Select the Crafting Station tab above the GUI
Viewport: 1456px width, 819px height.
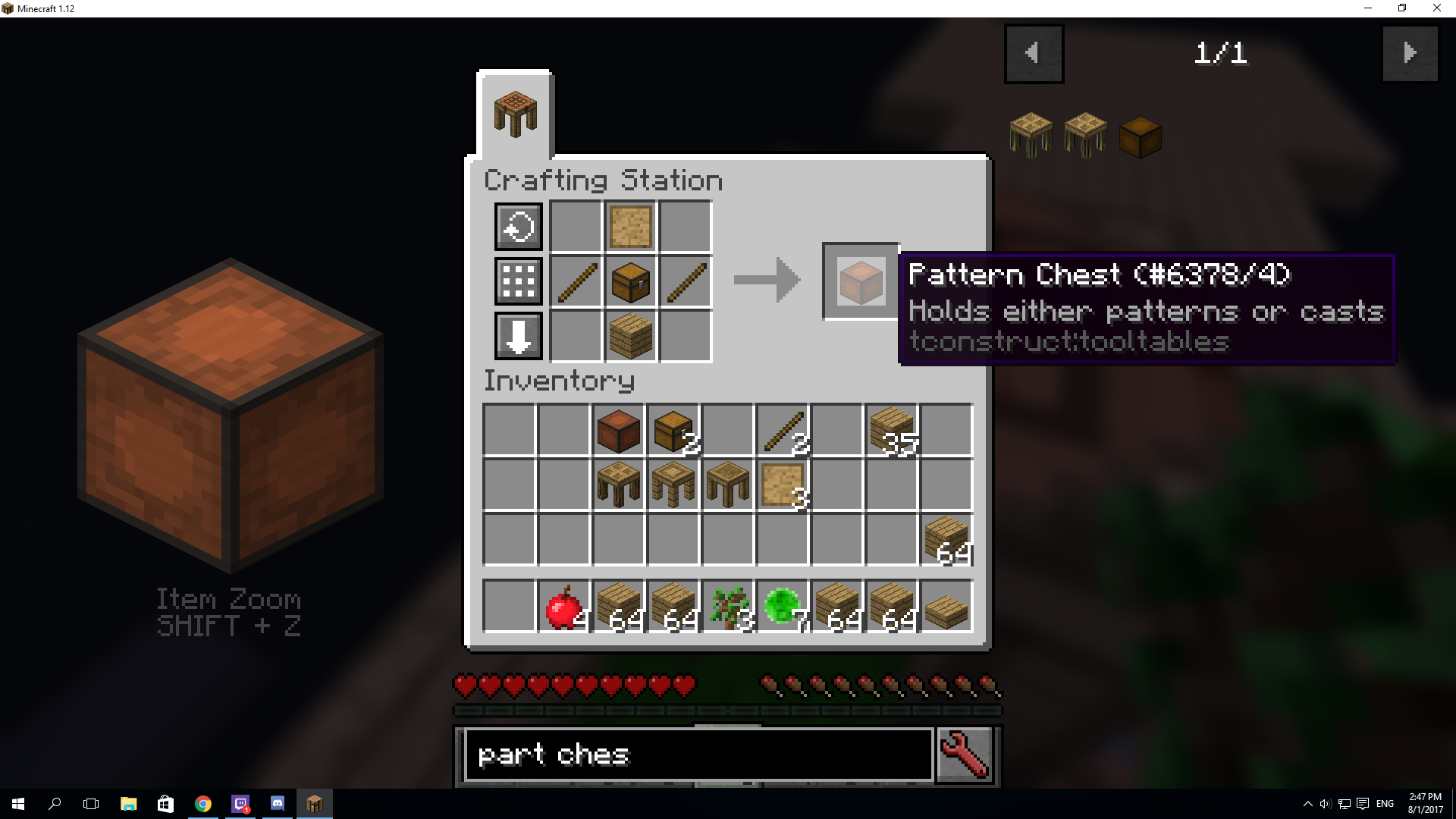tap(515, 111)
